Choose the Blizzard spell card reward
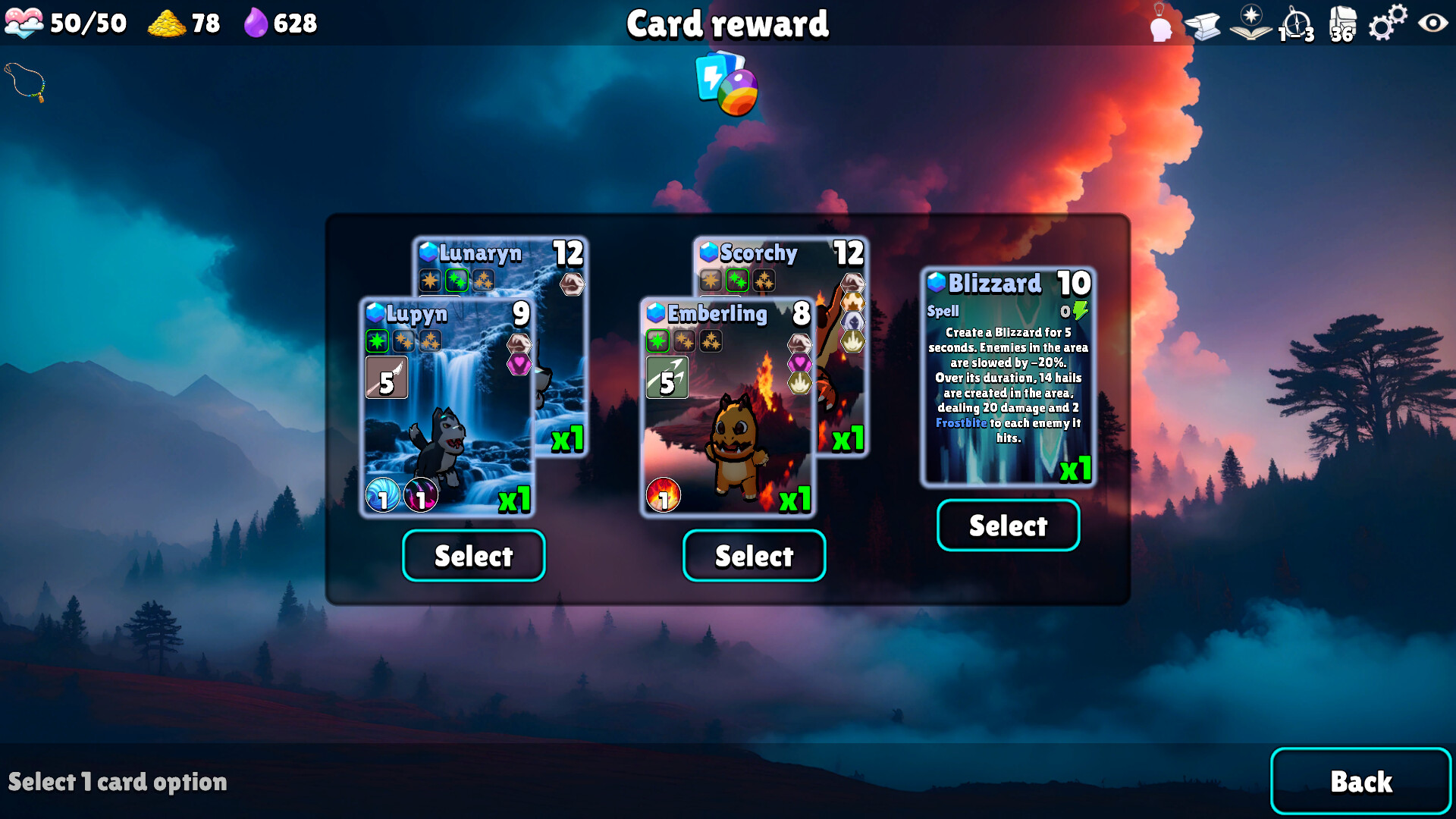The image size is (1456, 819). click(x=1008, y=526)
